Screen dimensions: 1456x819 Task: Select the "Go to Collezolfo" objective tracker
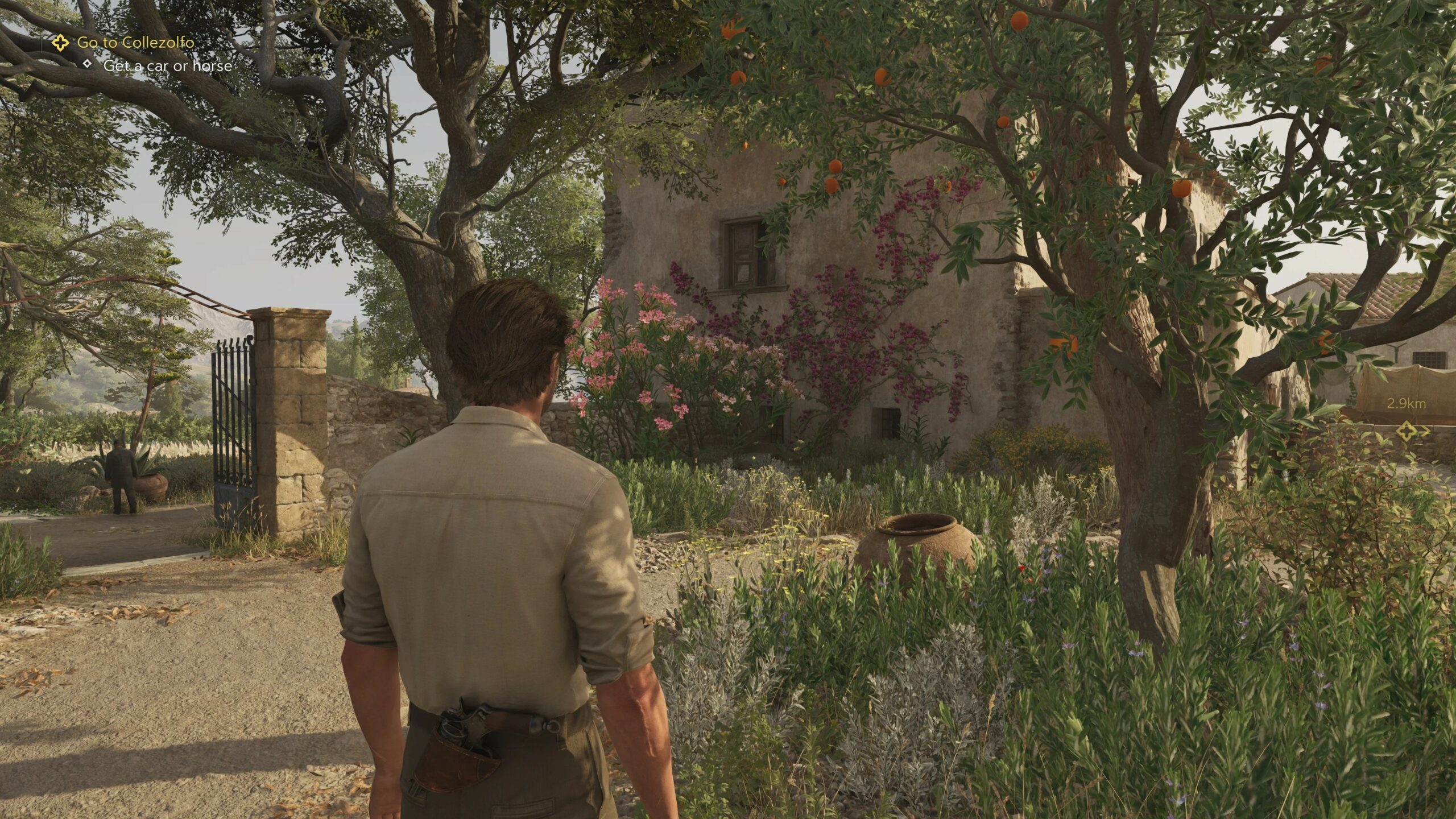[135, 42]
